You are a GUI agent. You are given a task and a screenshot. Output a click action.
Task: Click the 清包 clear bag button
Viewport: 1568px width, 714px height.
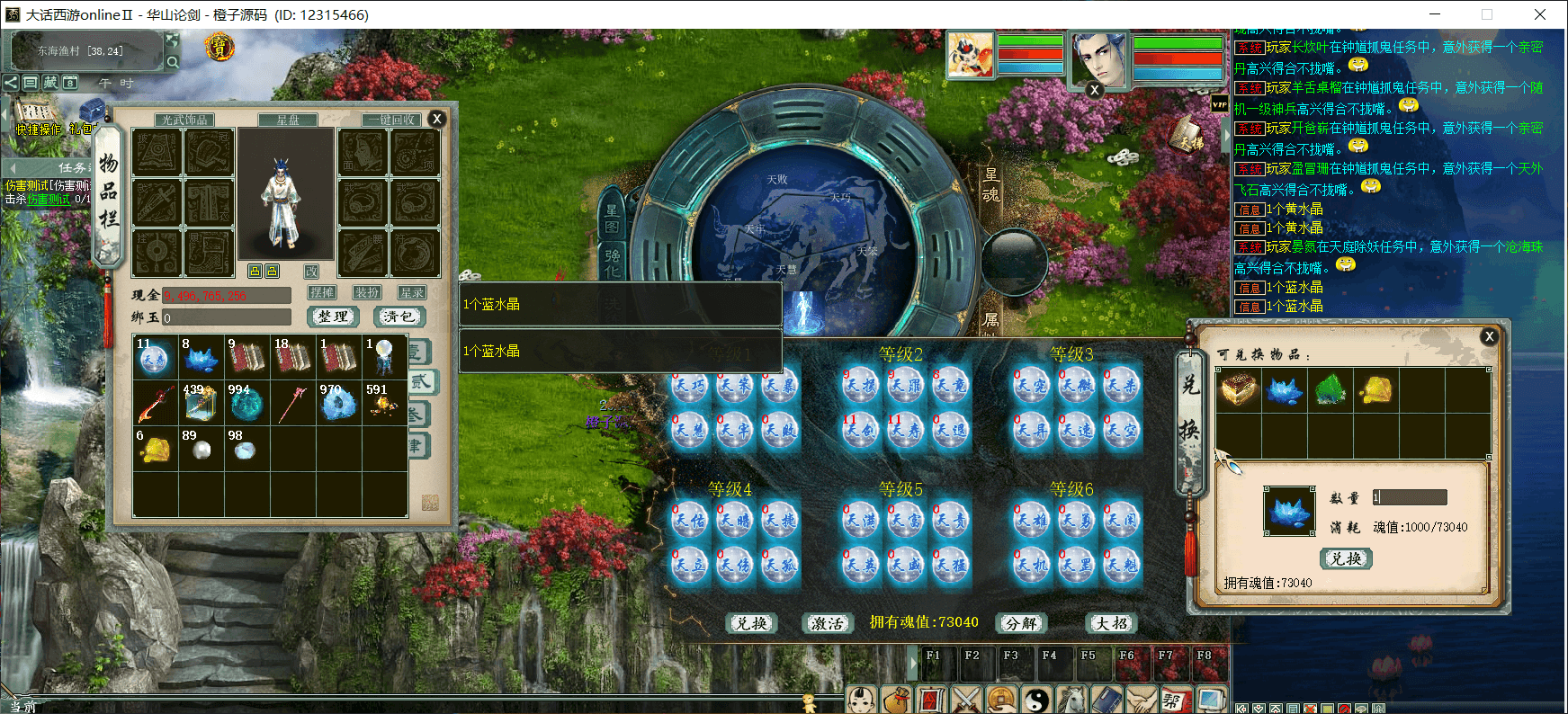coord(399,317)
